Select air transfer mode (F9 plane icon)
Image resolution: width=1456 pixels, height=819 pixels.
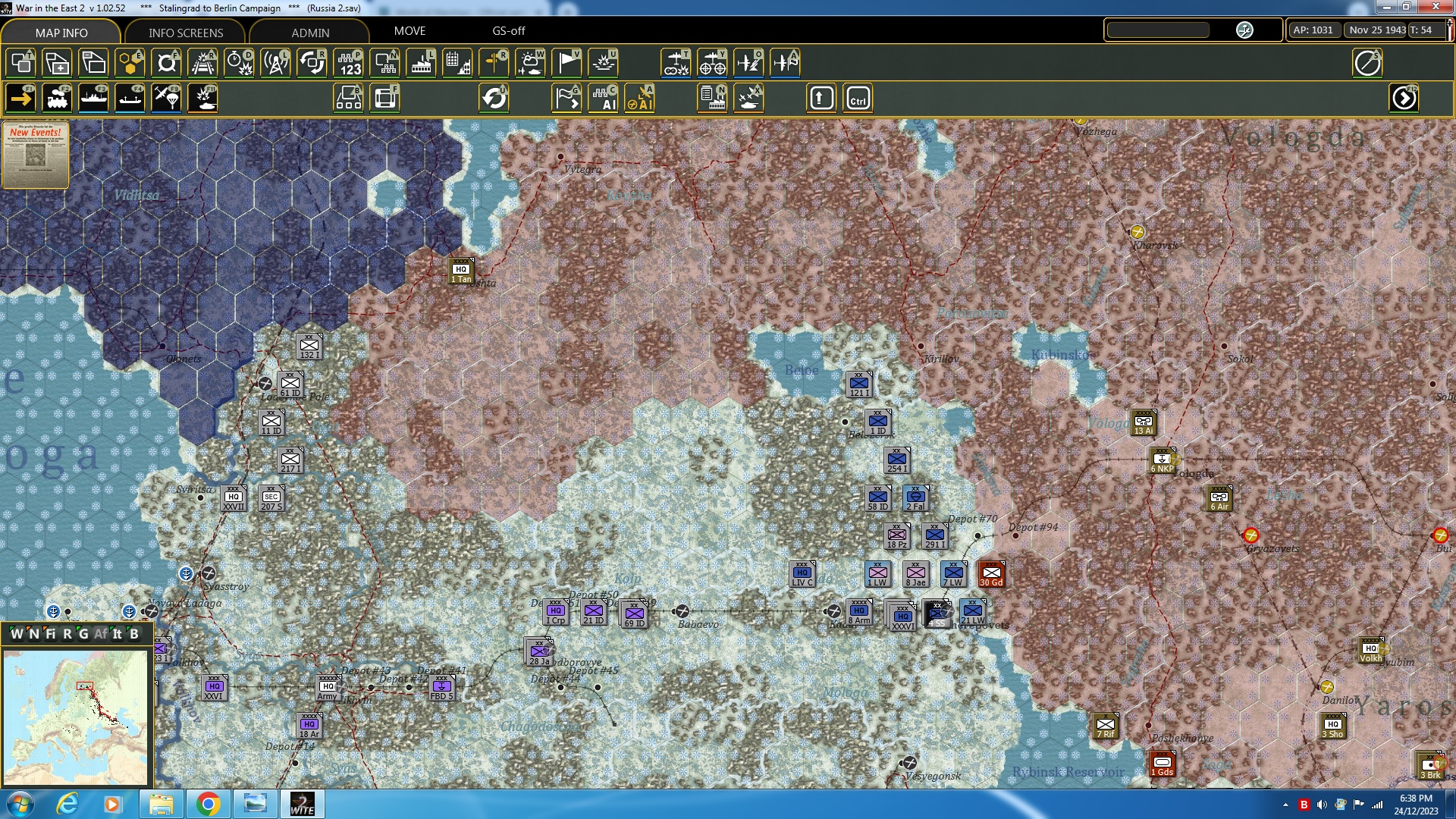point(165,98)
